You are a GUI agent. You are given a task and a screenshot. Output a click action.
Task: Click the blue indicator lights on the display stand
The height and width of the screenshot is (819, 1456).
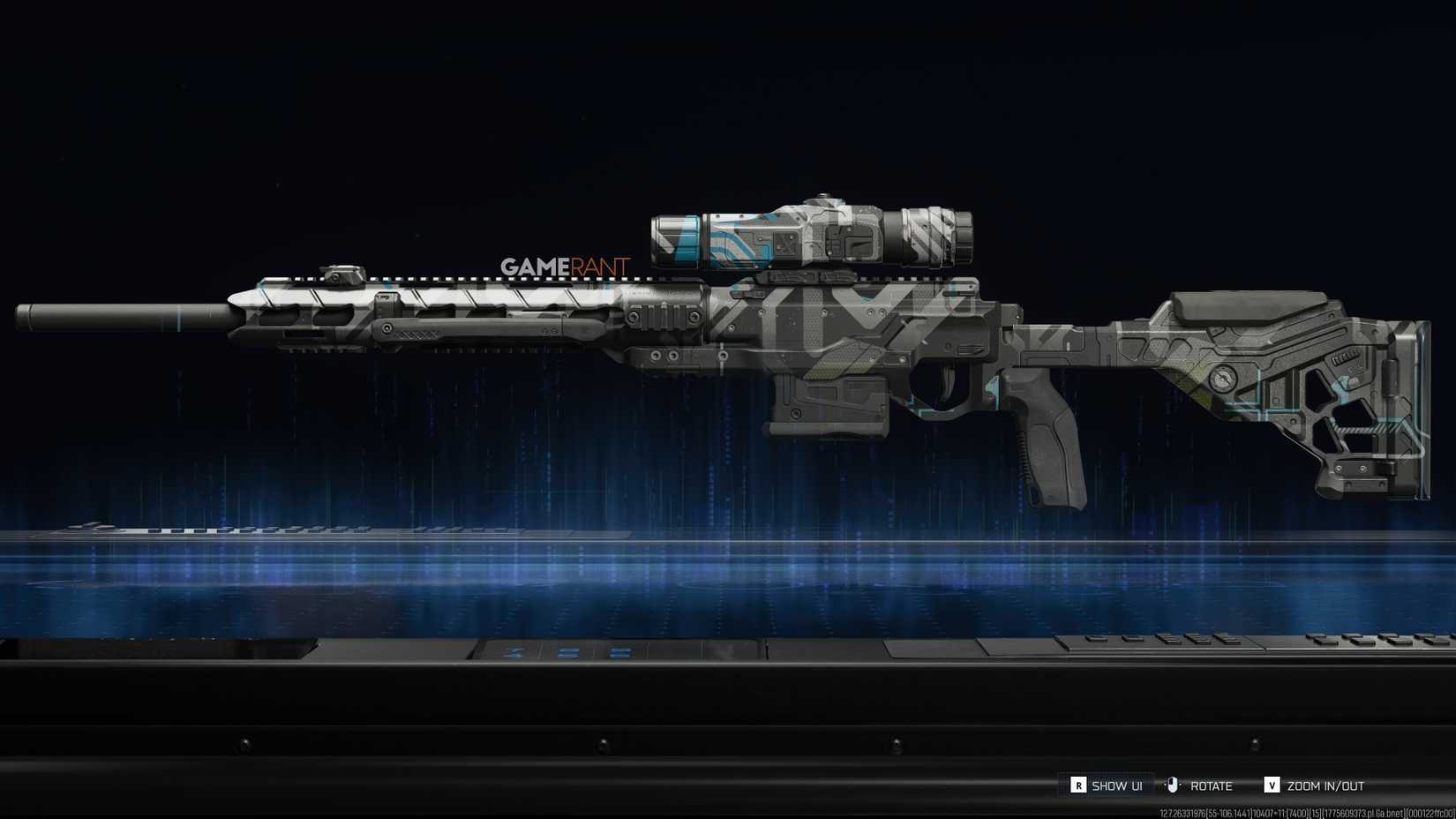(569, 653)
